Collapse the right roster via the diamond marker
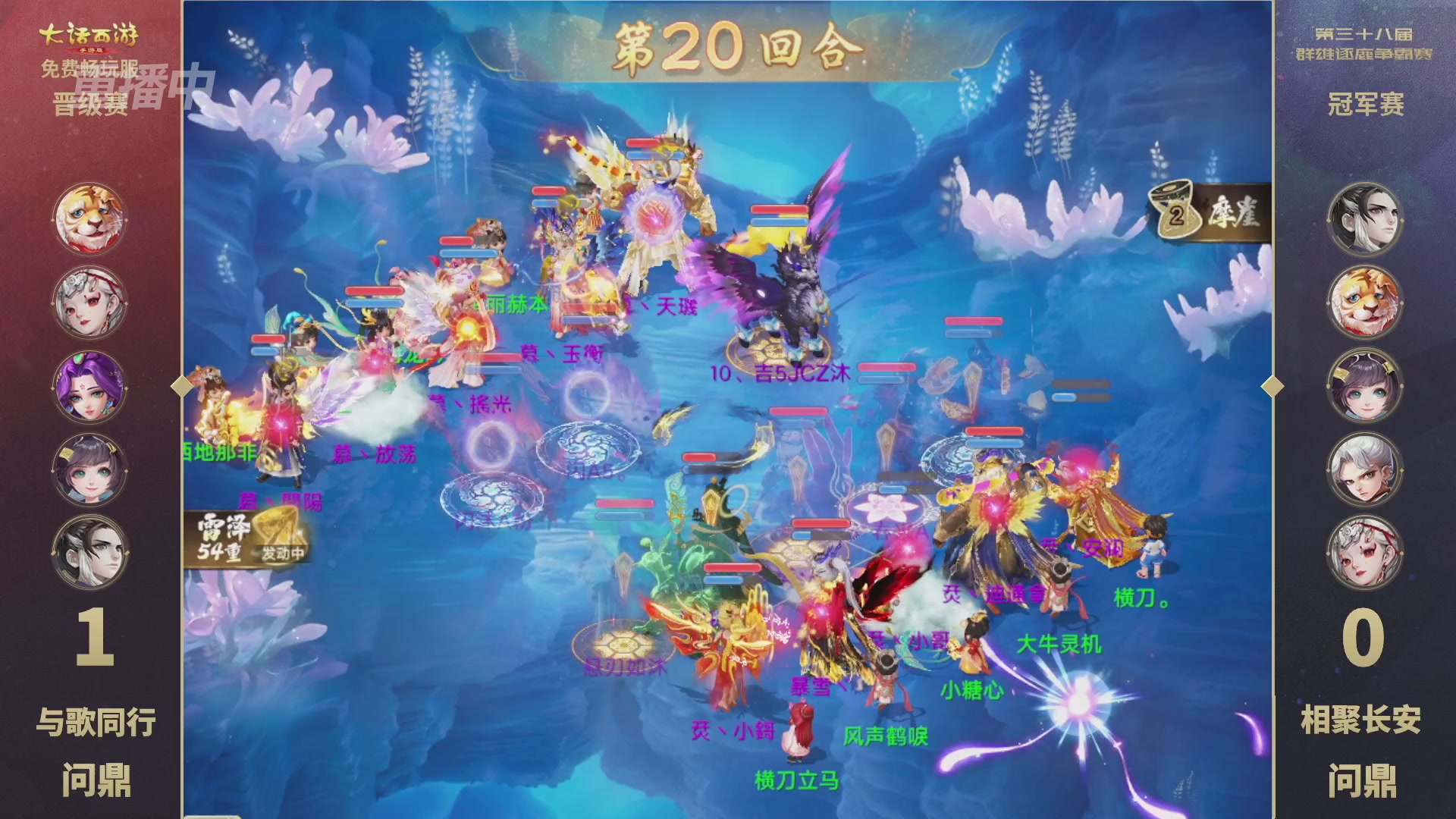The image size is (1456, 819). [x=1274, y=387]
